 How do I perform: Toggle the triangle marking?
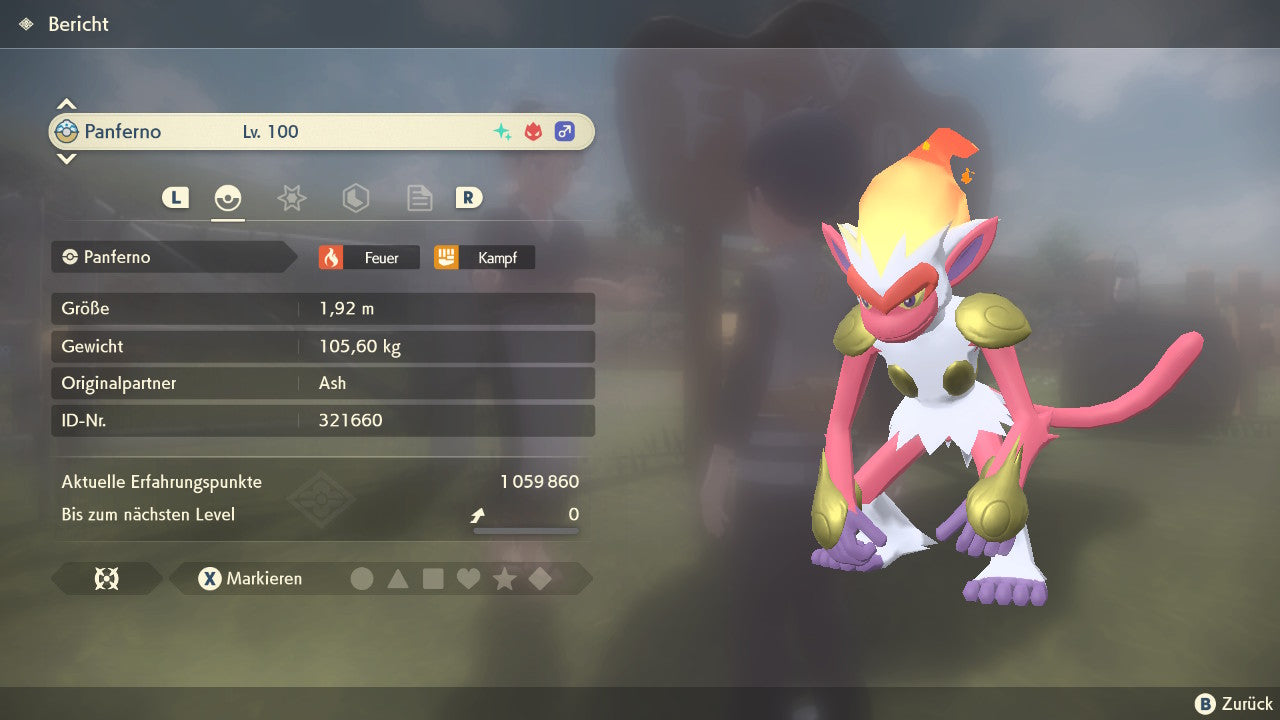398,578
